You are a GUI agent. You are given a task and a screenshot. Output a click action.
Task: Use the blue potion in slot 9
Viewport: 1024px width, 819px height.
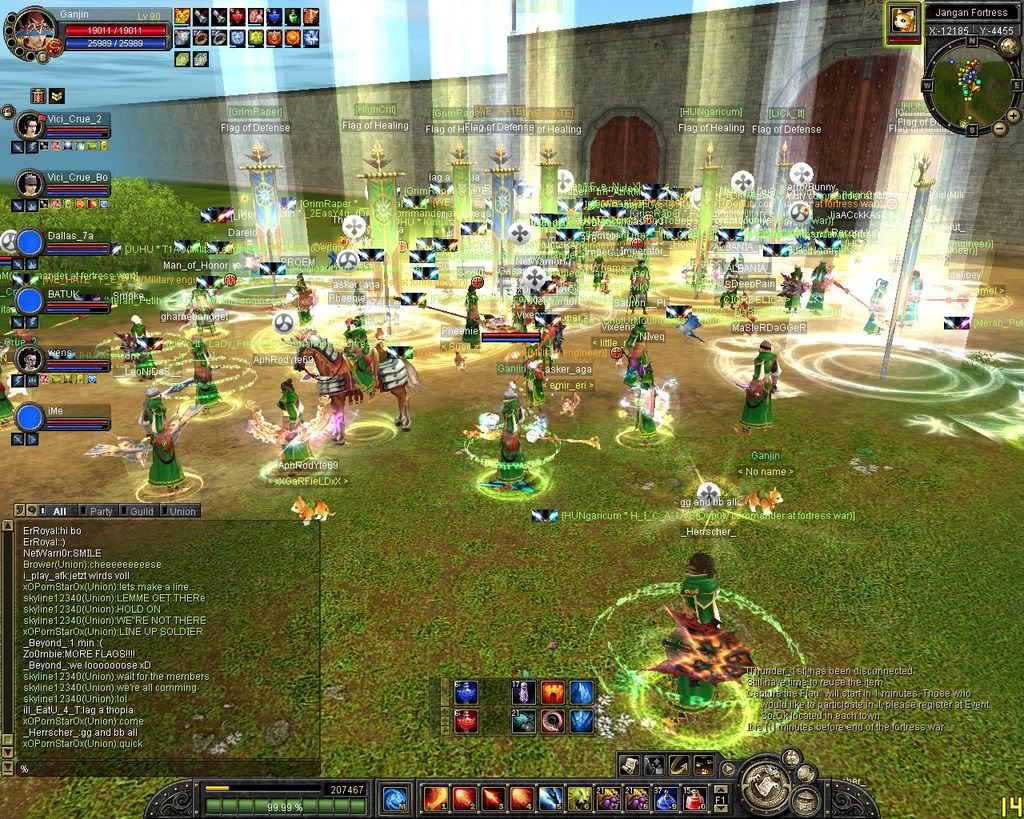pos(665,797)
